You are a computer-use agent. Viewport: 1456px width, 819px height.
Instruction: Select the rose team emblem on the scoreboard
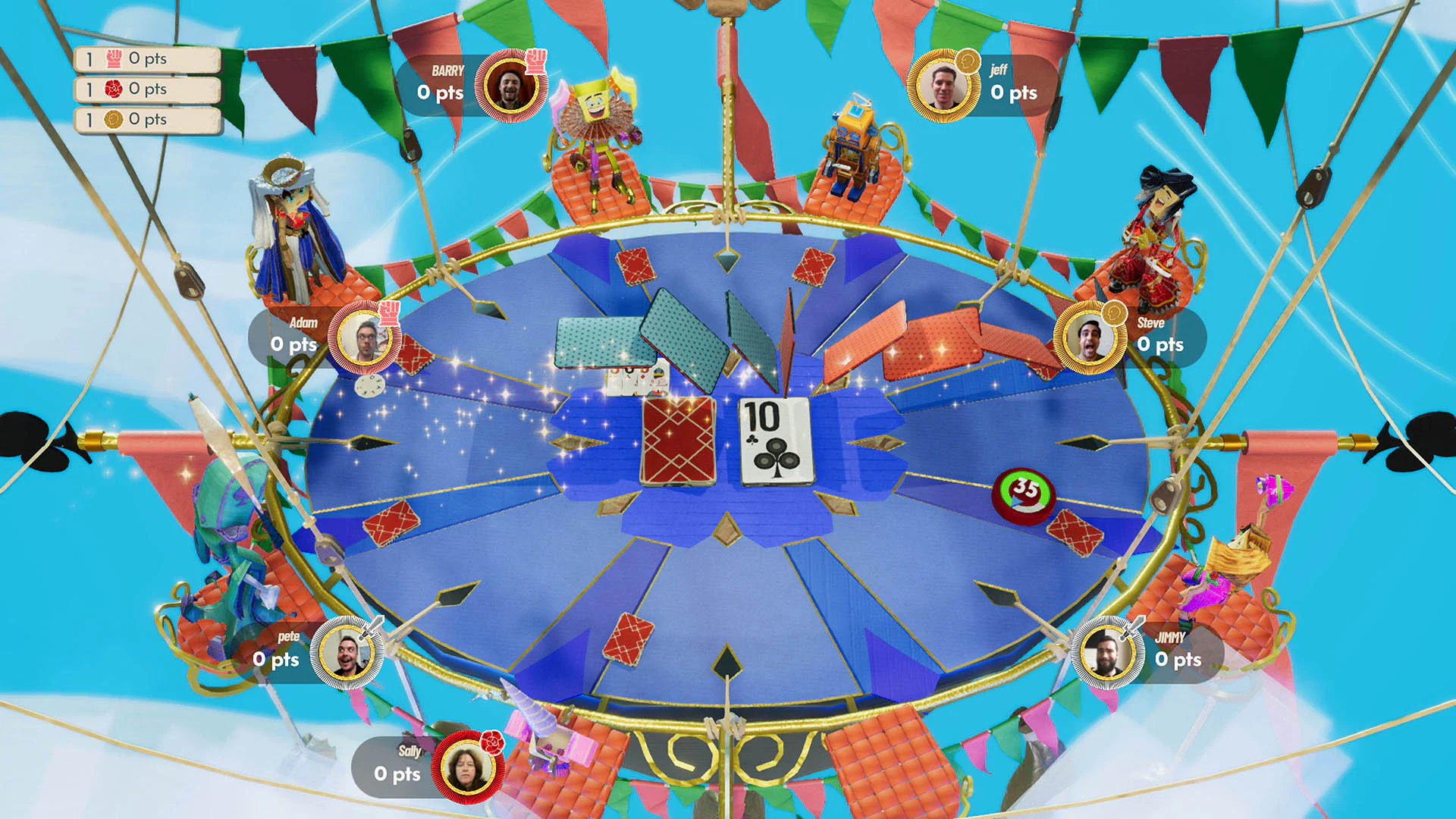[x=112, y=89]
